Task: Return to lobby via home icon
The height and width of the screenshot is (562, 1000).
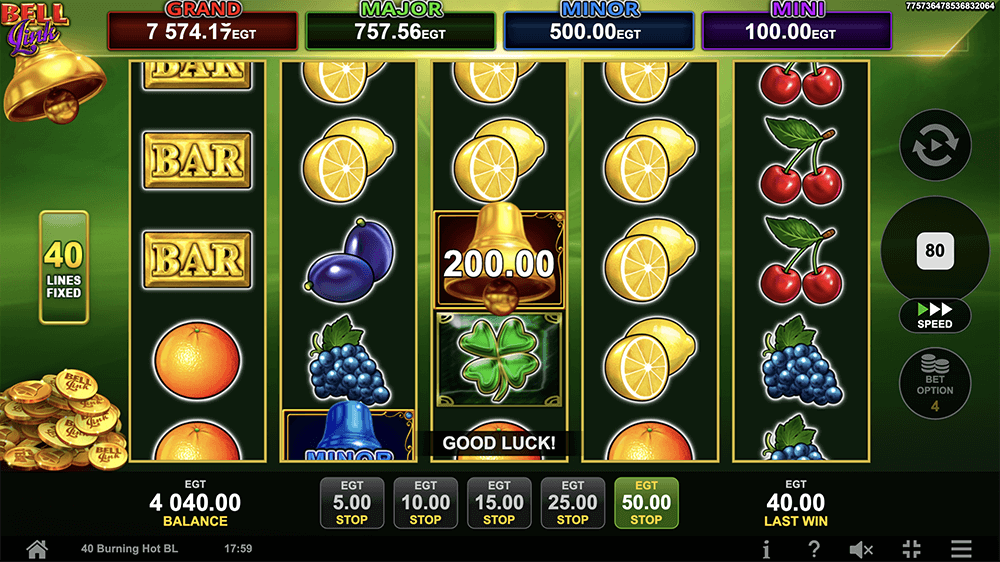Action: click(37, 549)
